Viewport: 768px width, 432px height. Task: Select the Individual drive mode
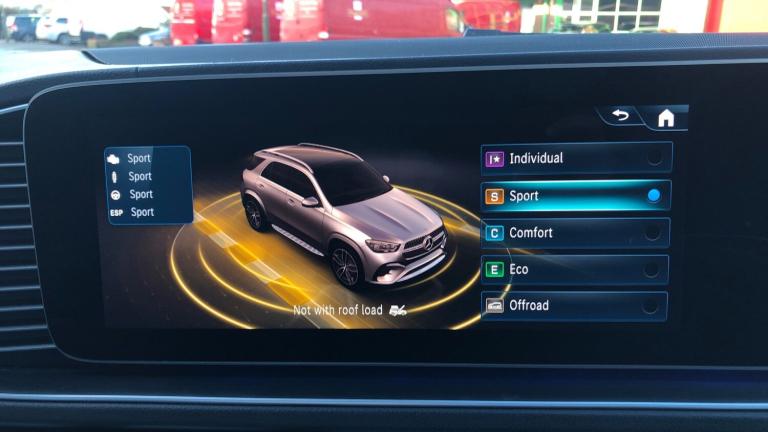575,158
